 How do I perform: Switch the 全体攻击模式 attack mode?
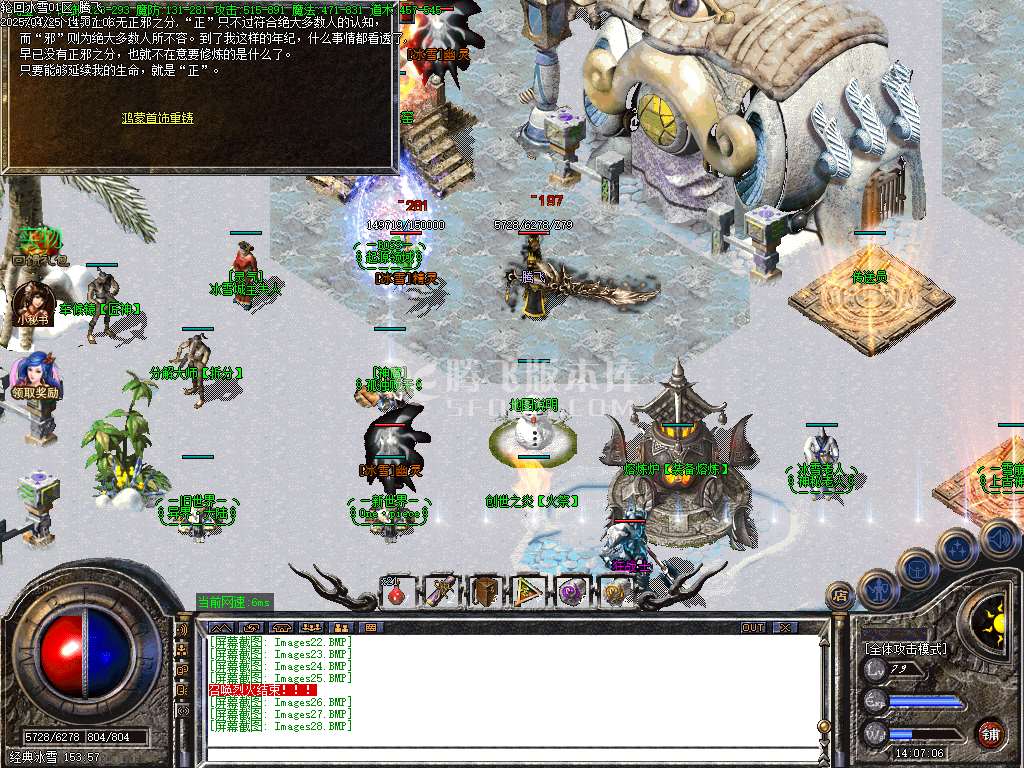(906, 649)
